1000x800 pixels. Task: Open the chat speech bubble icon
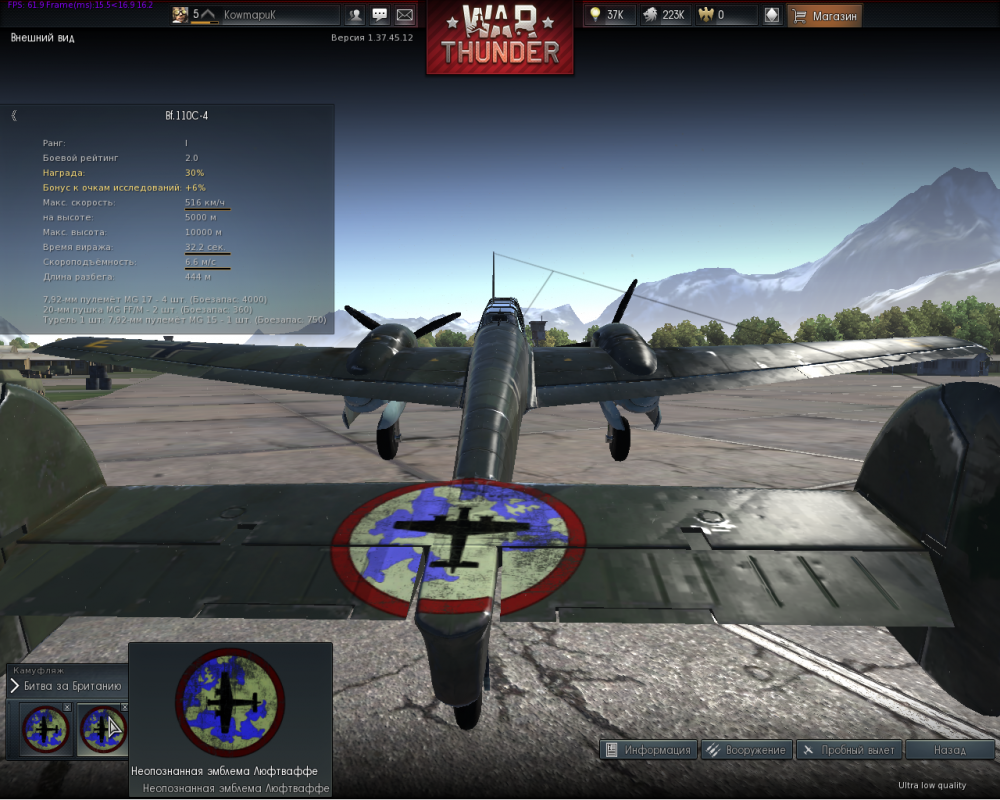point(380,15)
